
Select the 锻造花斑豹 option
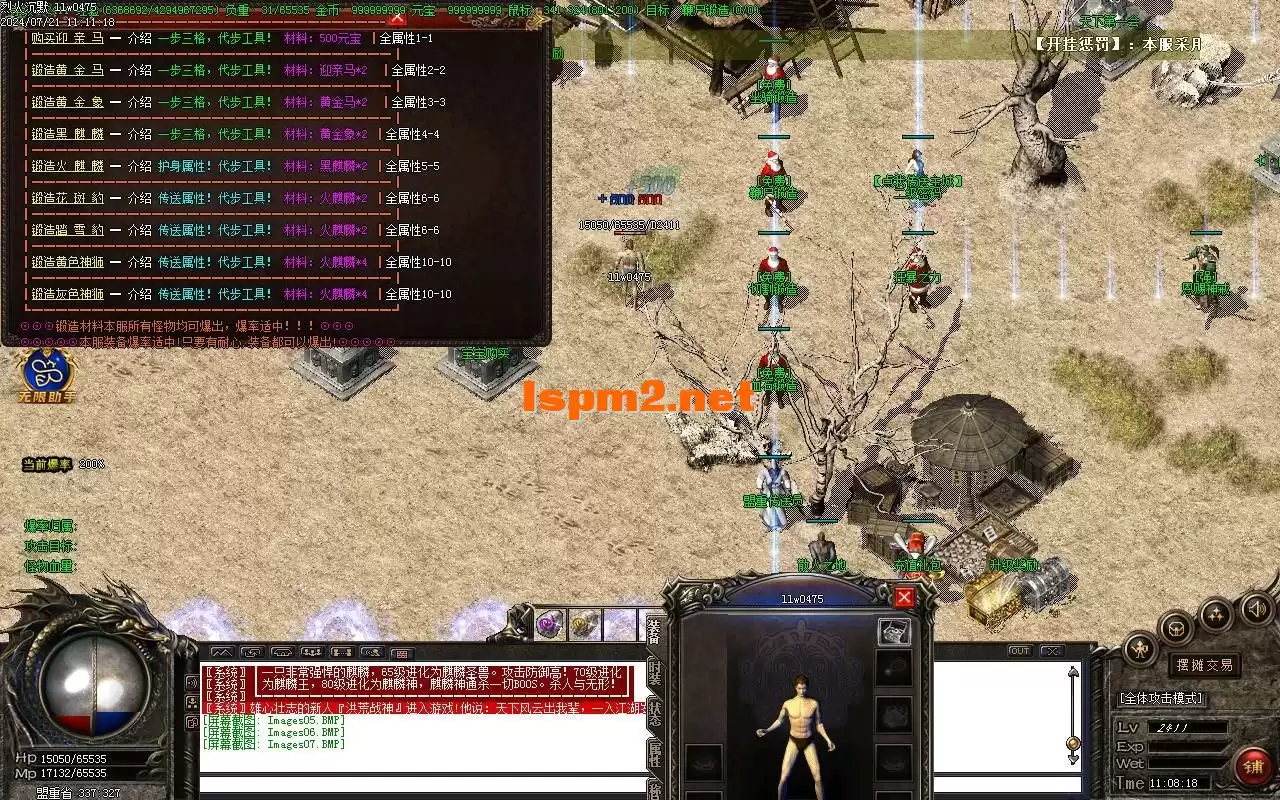67,198
